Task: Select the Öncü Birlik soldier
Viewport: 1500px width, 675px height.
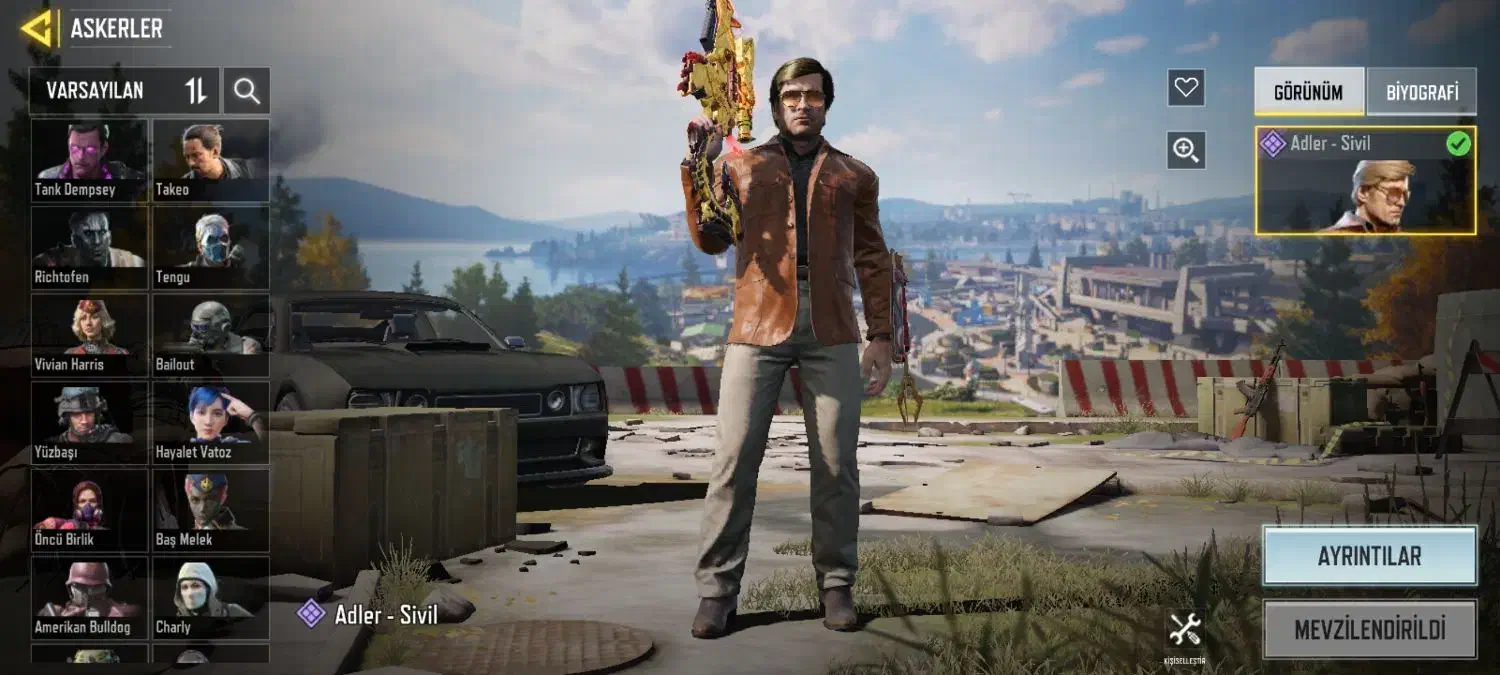Action: click(x=89, y=510)
